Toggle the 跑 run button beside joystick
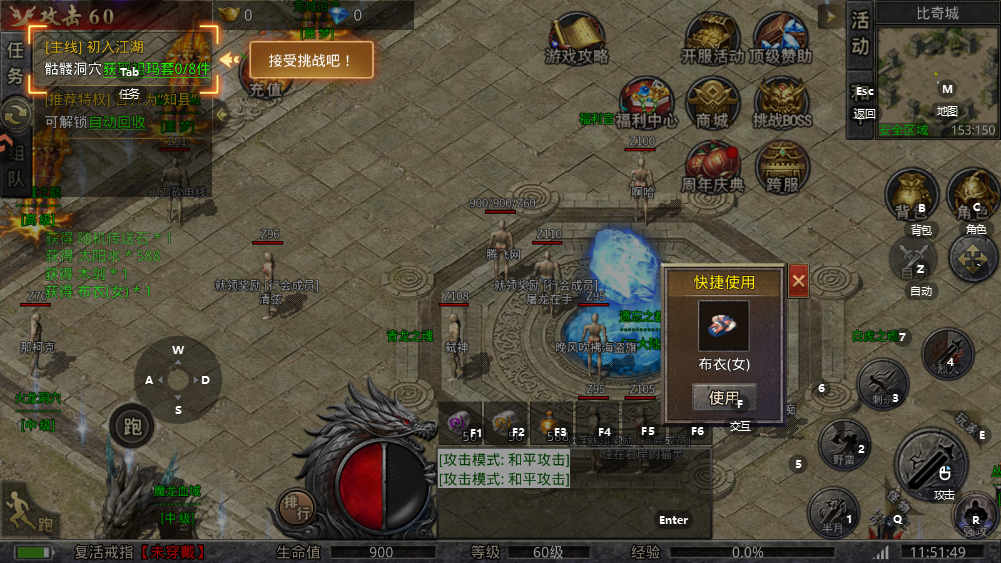 pos(131,426)
